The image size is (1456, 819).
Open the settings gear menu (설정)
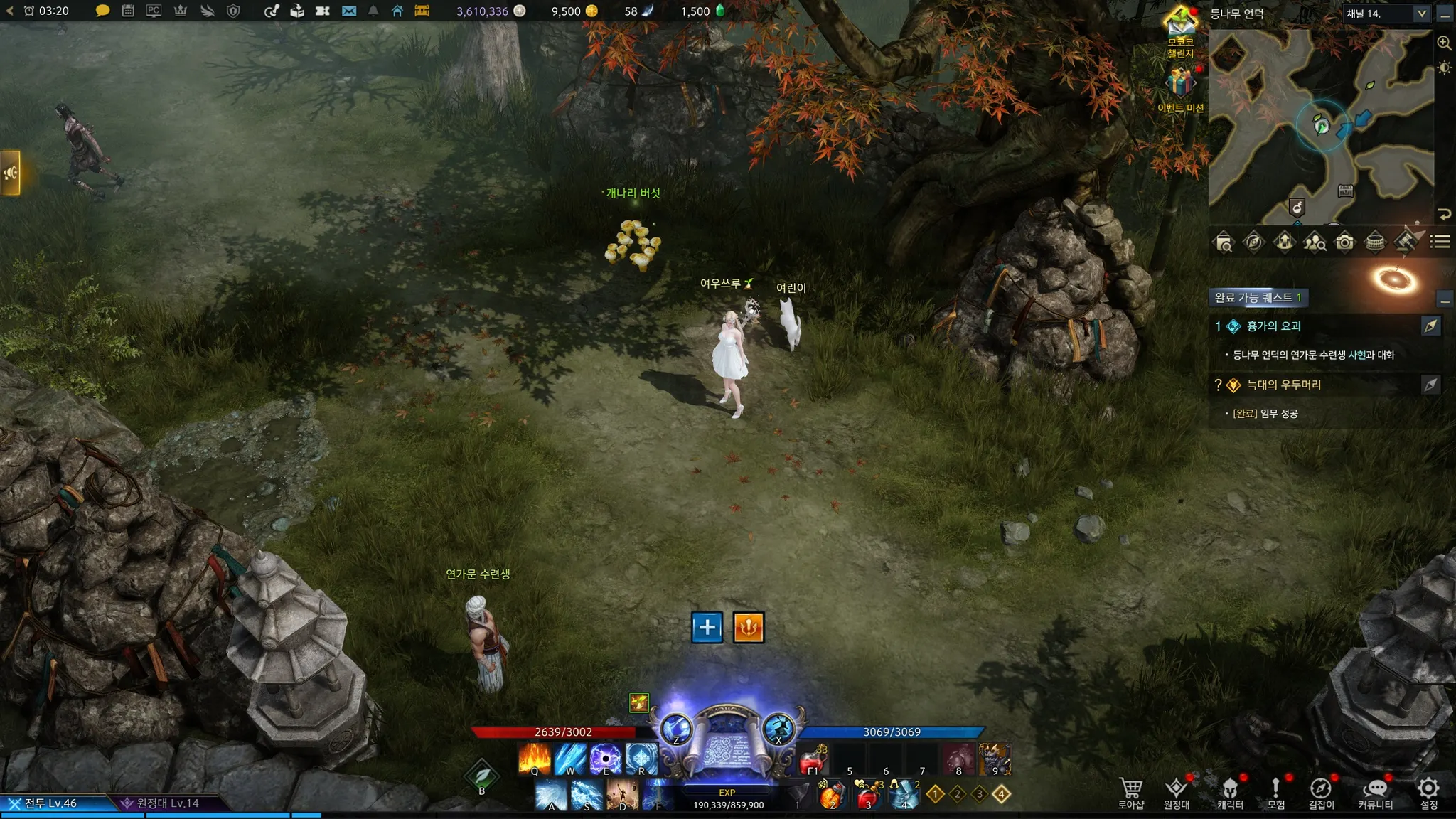coord(1428,793)
